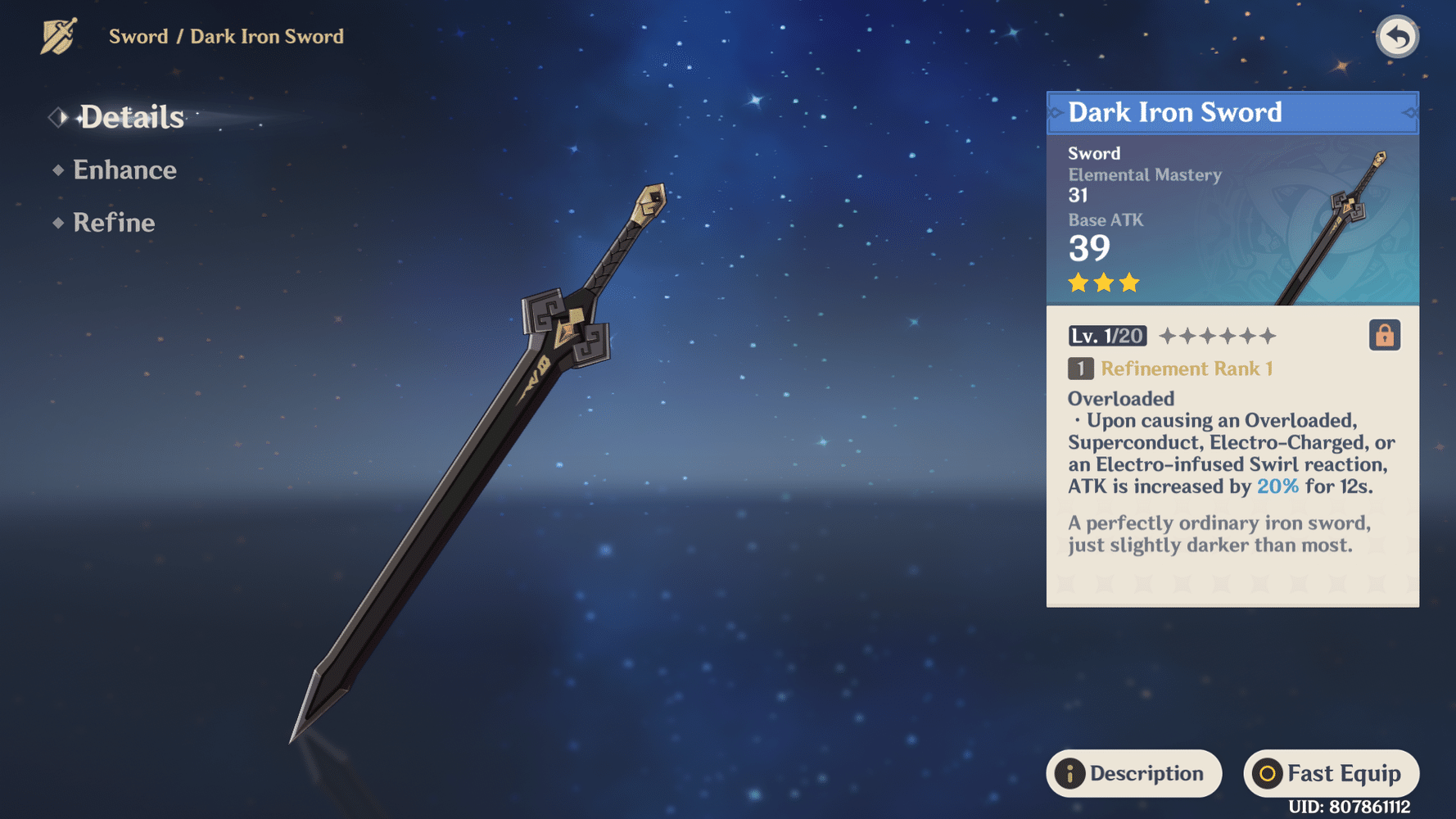Screen dimensions: 1456x819
Task: Click the circle icon on Fast Equip button
Action: pyautogui.click(x=1268, y=772)
